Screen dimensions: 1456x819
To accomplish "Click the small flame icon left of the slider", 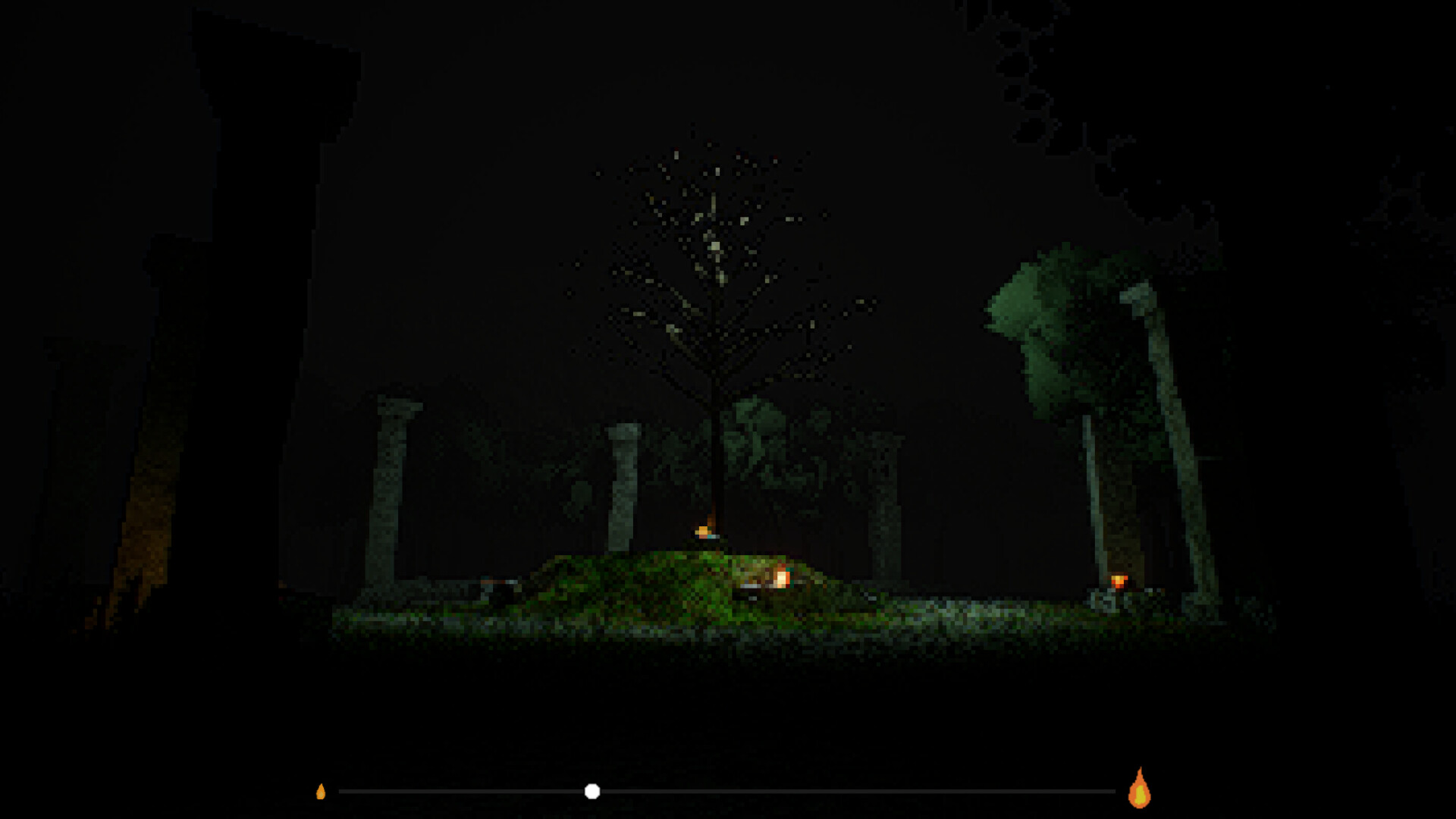I will (x=324, y=792).
